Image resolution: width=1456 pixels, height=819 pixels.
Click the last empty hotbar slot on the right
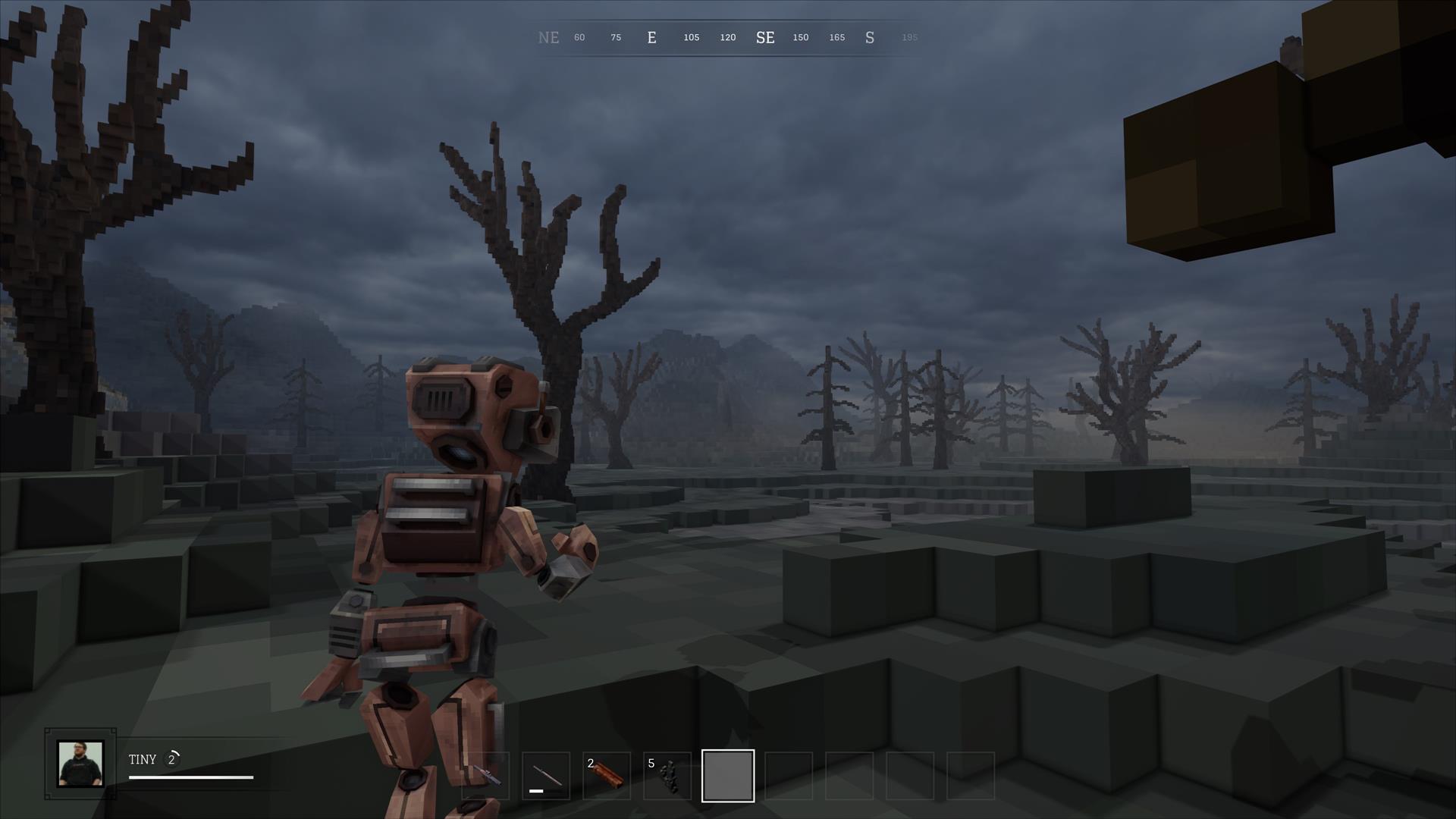[x=972, y=775]
